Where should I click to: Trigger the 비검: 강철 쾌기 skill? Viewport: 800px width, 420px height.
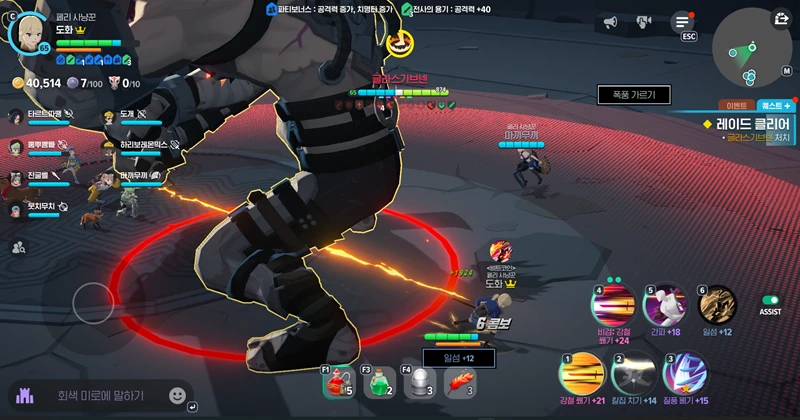(x=614, y=304)
